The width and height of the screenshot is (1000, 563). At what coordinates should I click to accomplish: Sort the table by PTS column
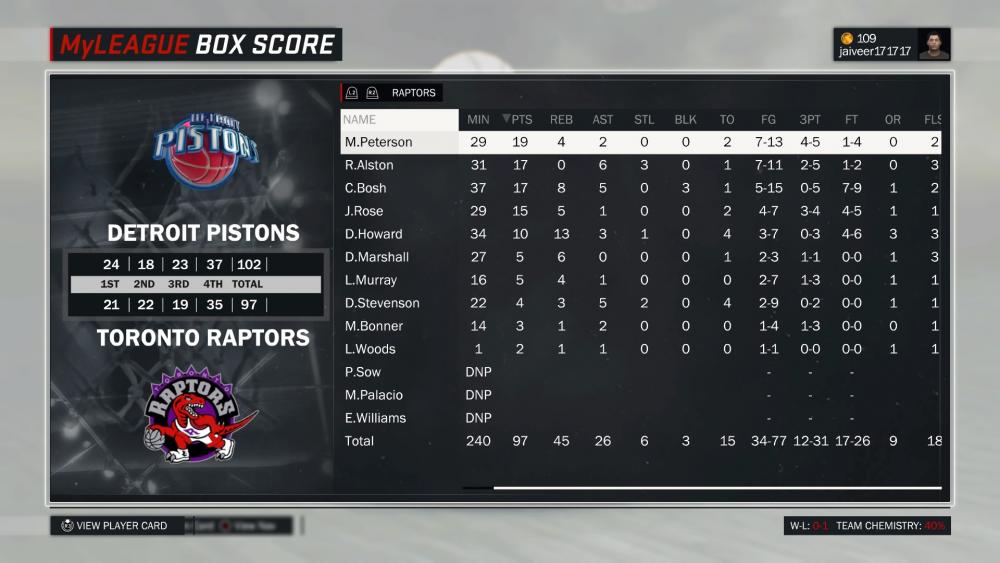point(521,120)
